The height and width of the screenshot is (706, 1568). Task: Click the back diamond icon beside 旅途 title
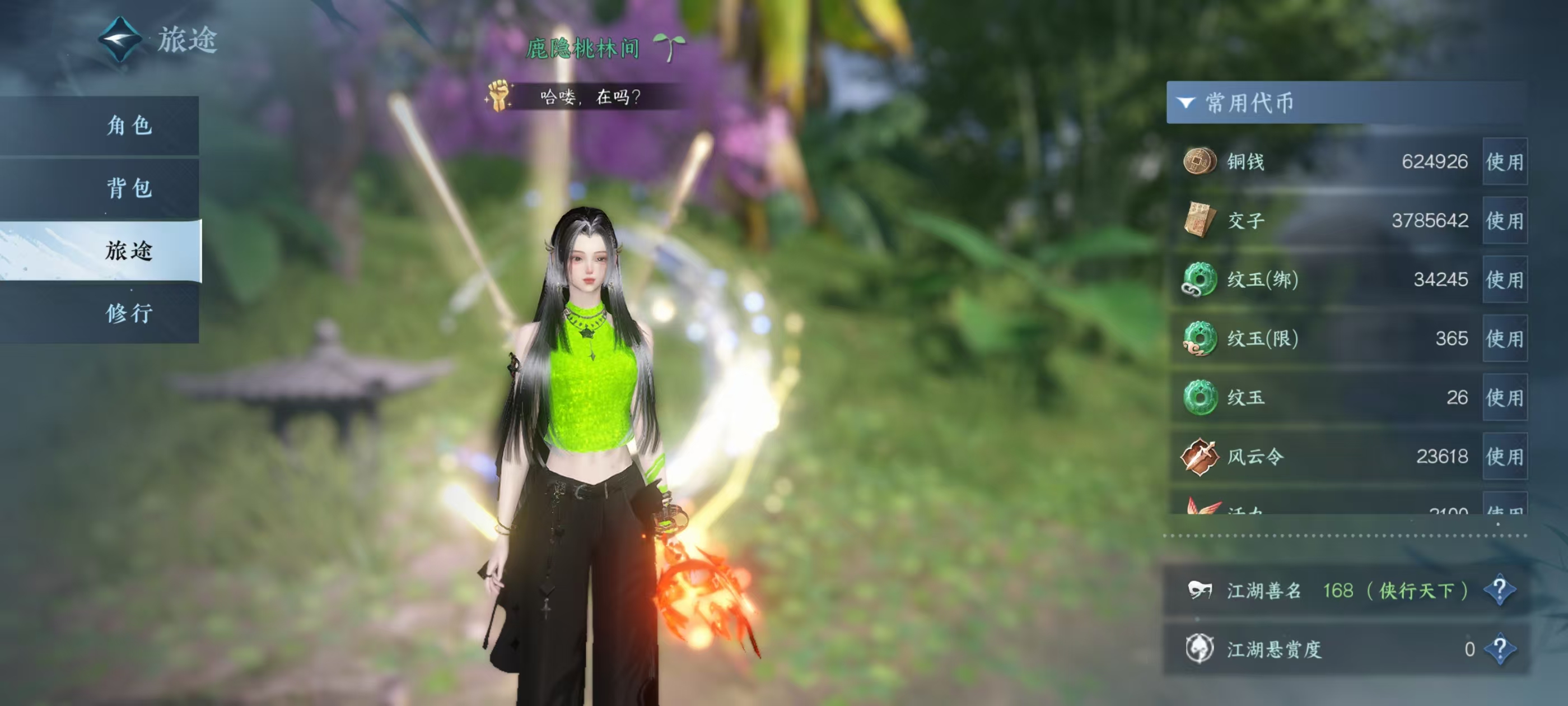[120, 40]
